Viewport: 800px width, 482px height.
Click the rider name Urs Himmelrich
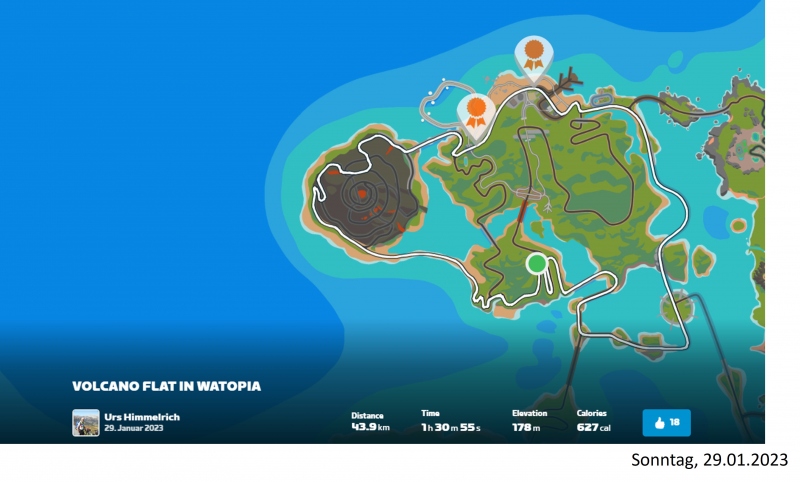[142, 416]
